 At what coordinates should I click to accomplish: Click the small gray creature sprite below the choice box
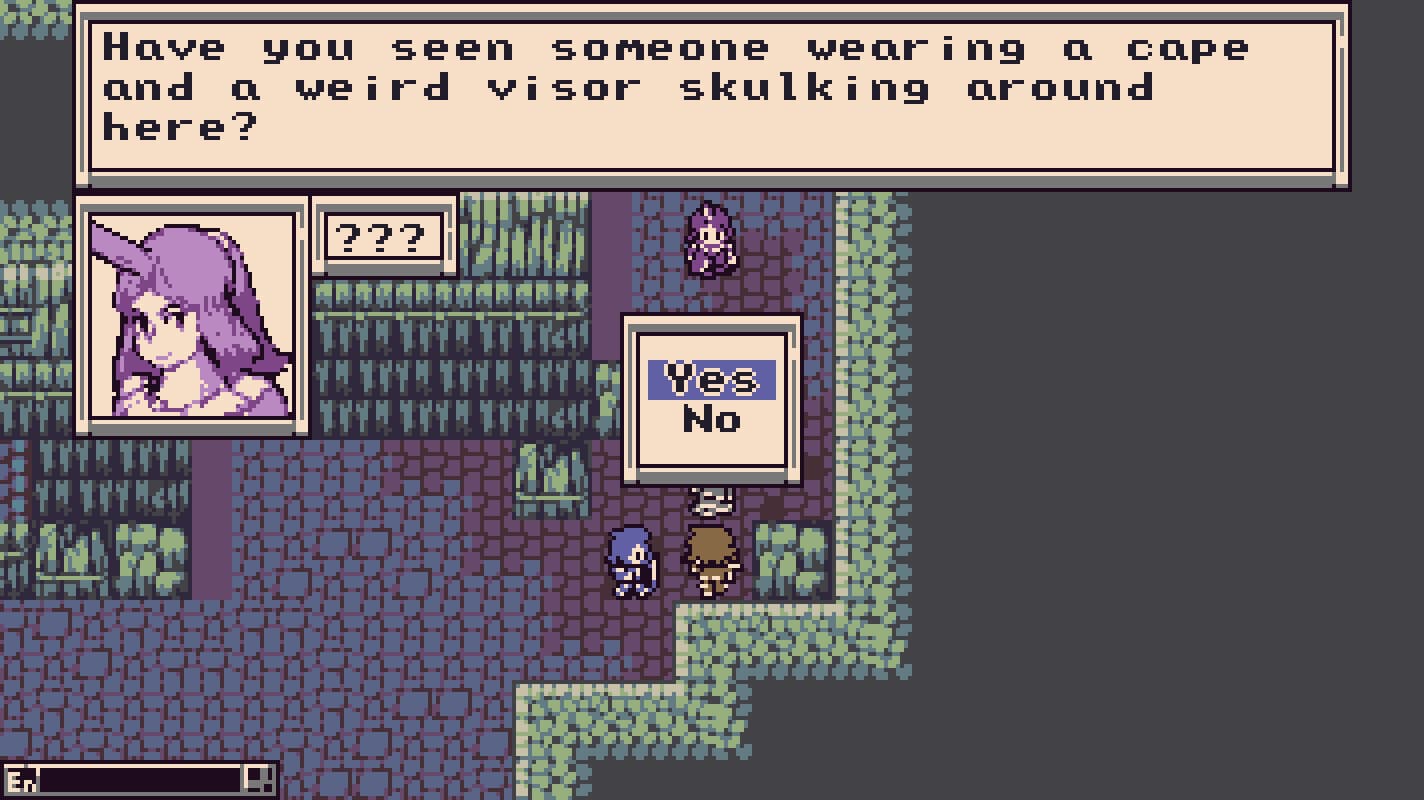tap(712, 500)
